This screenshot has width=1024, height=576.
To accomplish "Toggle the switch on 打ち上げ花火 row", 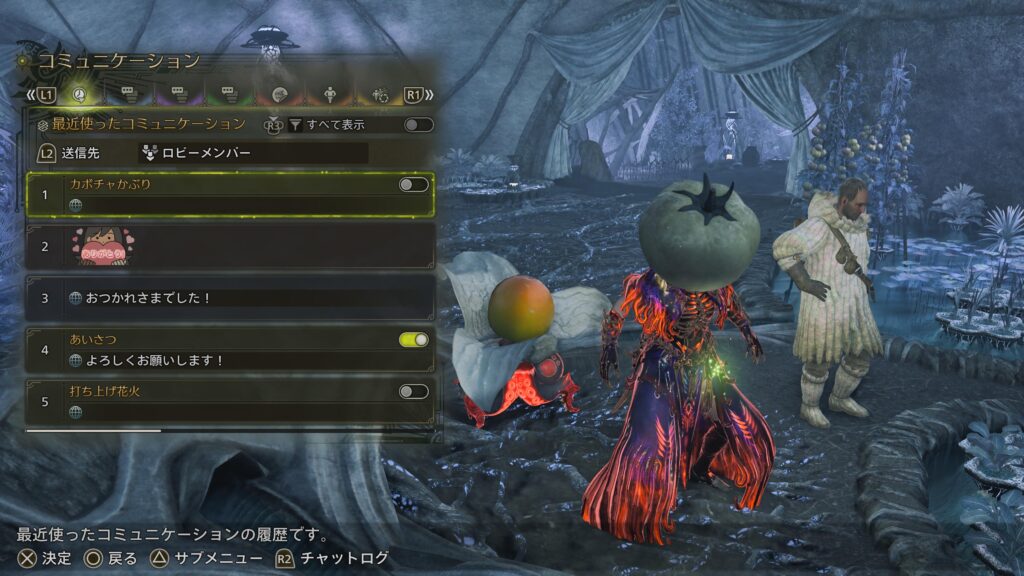I will click(x=413, y=391).
